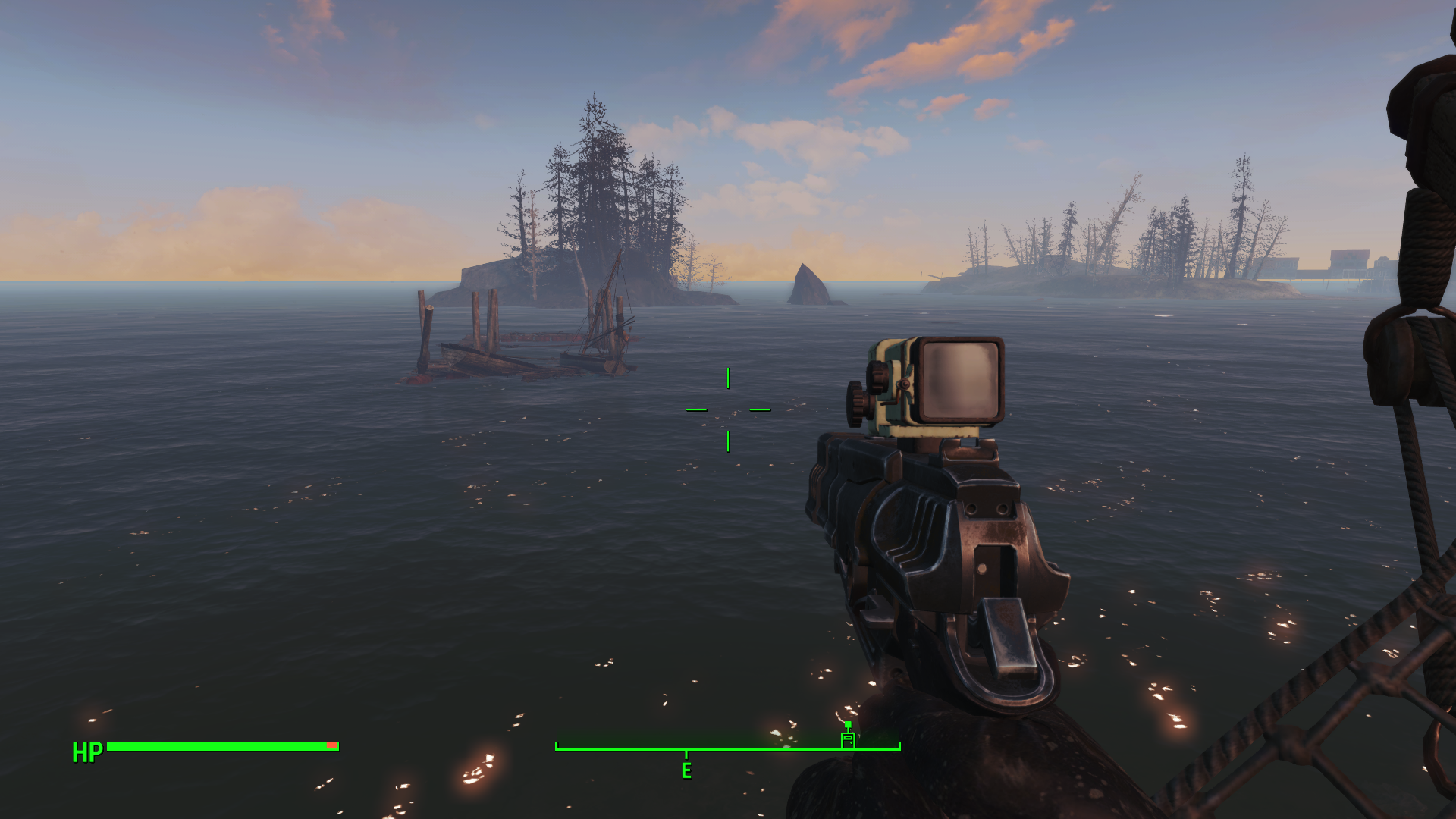Select the East indicator on the compass

pyautogui.click(x=686, y=770)
